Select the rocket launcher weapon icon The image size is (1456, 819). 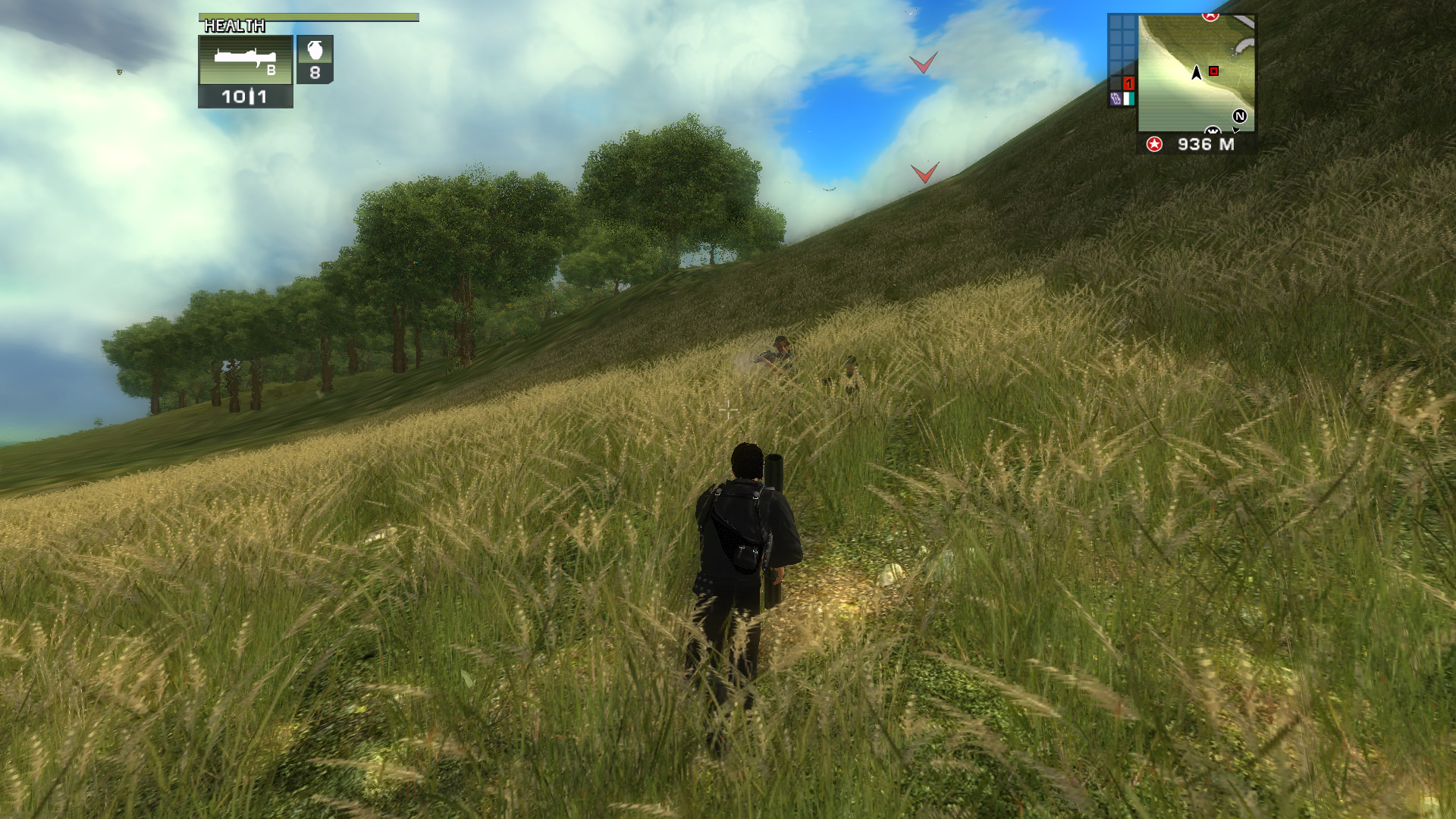(x=245, y=55)
